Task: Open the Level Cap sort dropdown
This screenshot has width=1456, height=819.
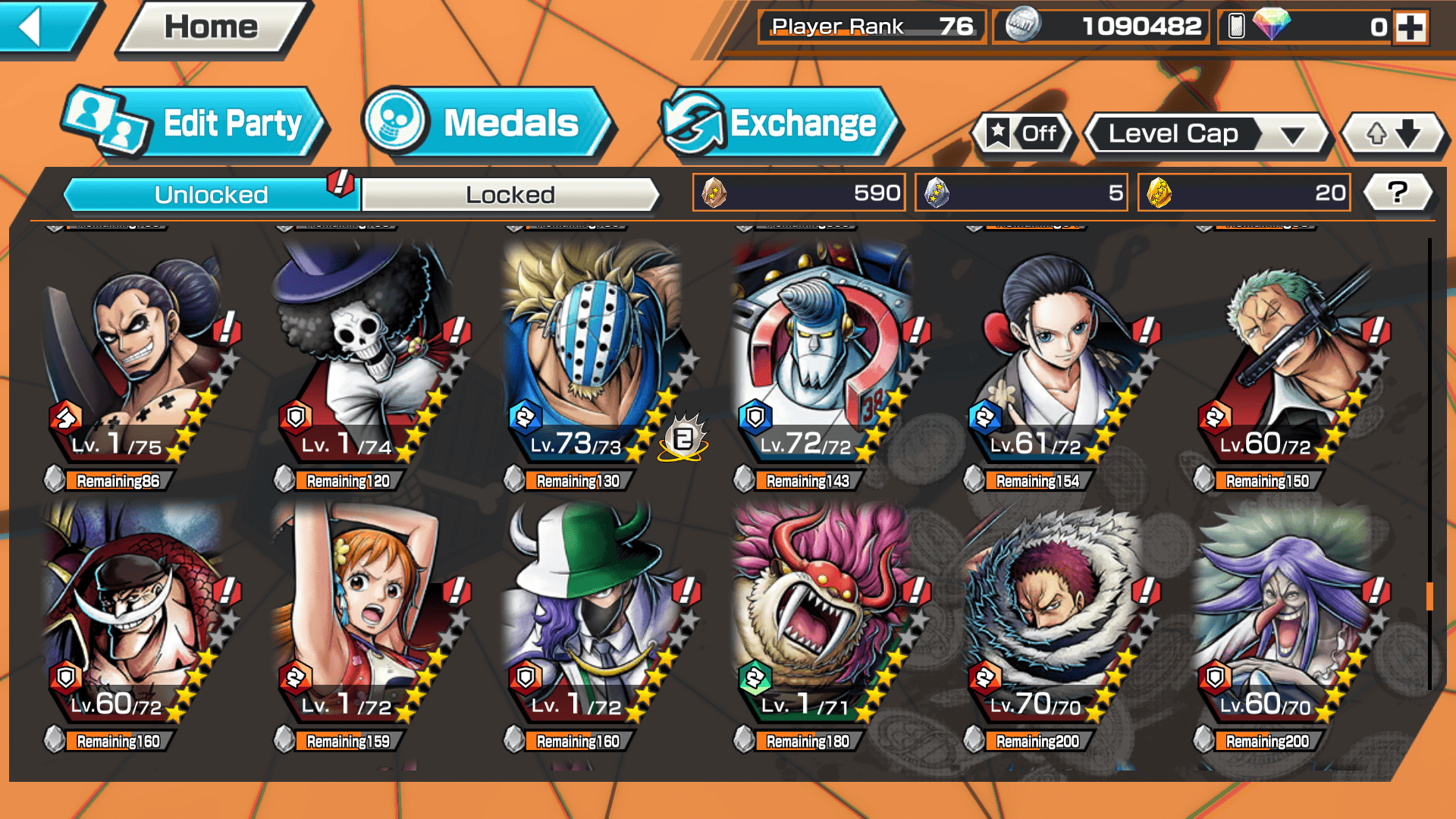Action: pyautogui.click(x=1207, y=134)
